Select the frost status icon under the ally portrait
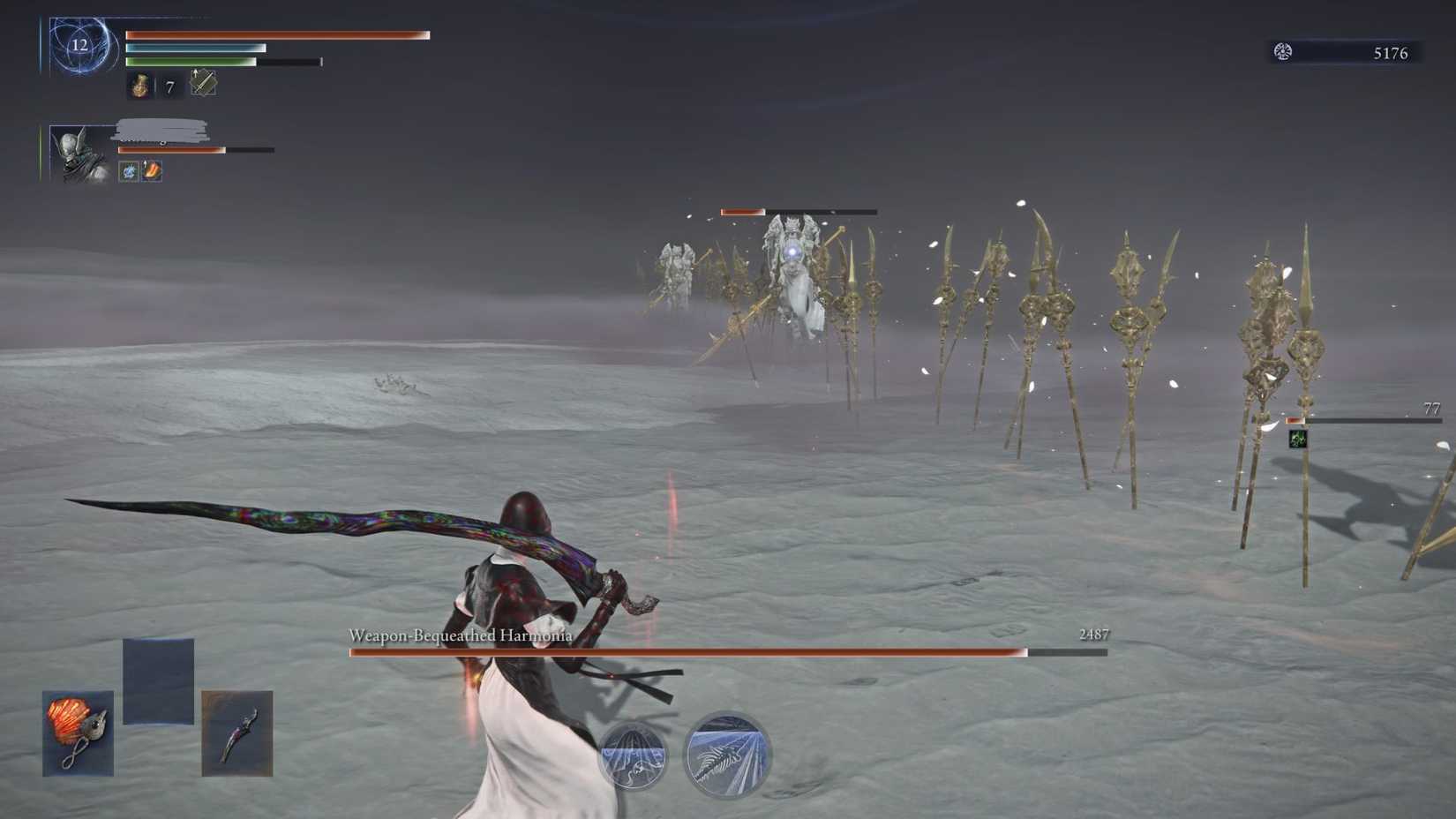The width and height of the screenshot is (1456, 819). click(x=127, y=170)
